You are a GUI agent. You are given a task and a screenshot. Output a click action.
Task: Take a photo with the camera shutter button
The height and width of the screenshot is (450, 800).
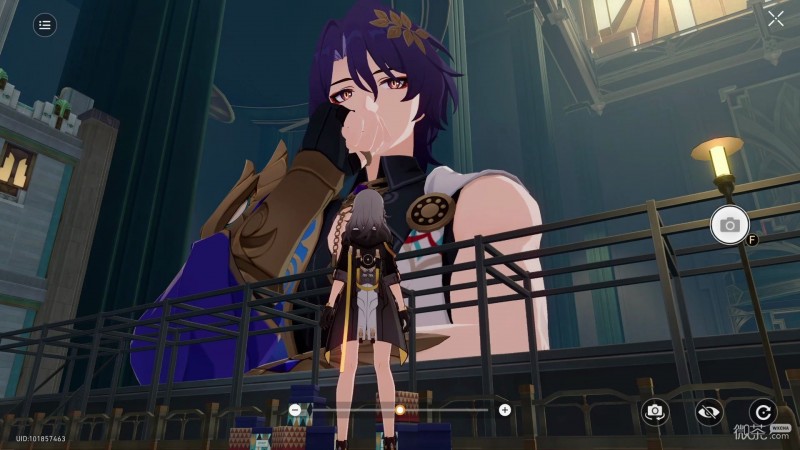click(729, 225)
